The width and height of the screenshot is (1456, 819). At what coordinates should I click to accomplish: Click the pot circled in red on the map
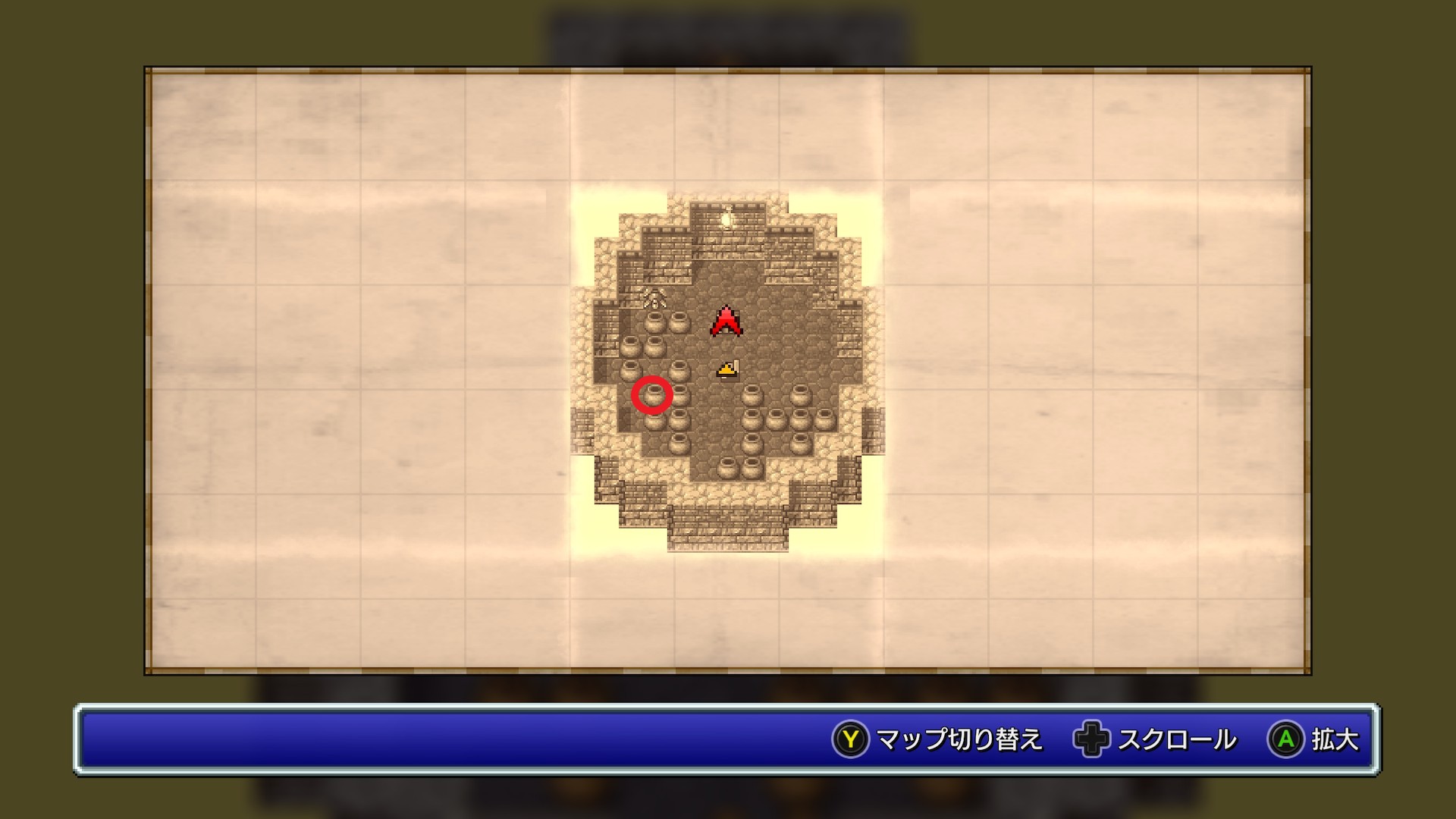pos(652,395)
